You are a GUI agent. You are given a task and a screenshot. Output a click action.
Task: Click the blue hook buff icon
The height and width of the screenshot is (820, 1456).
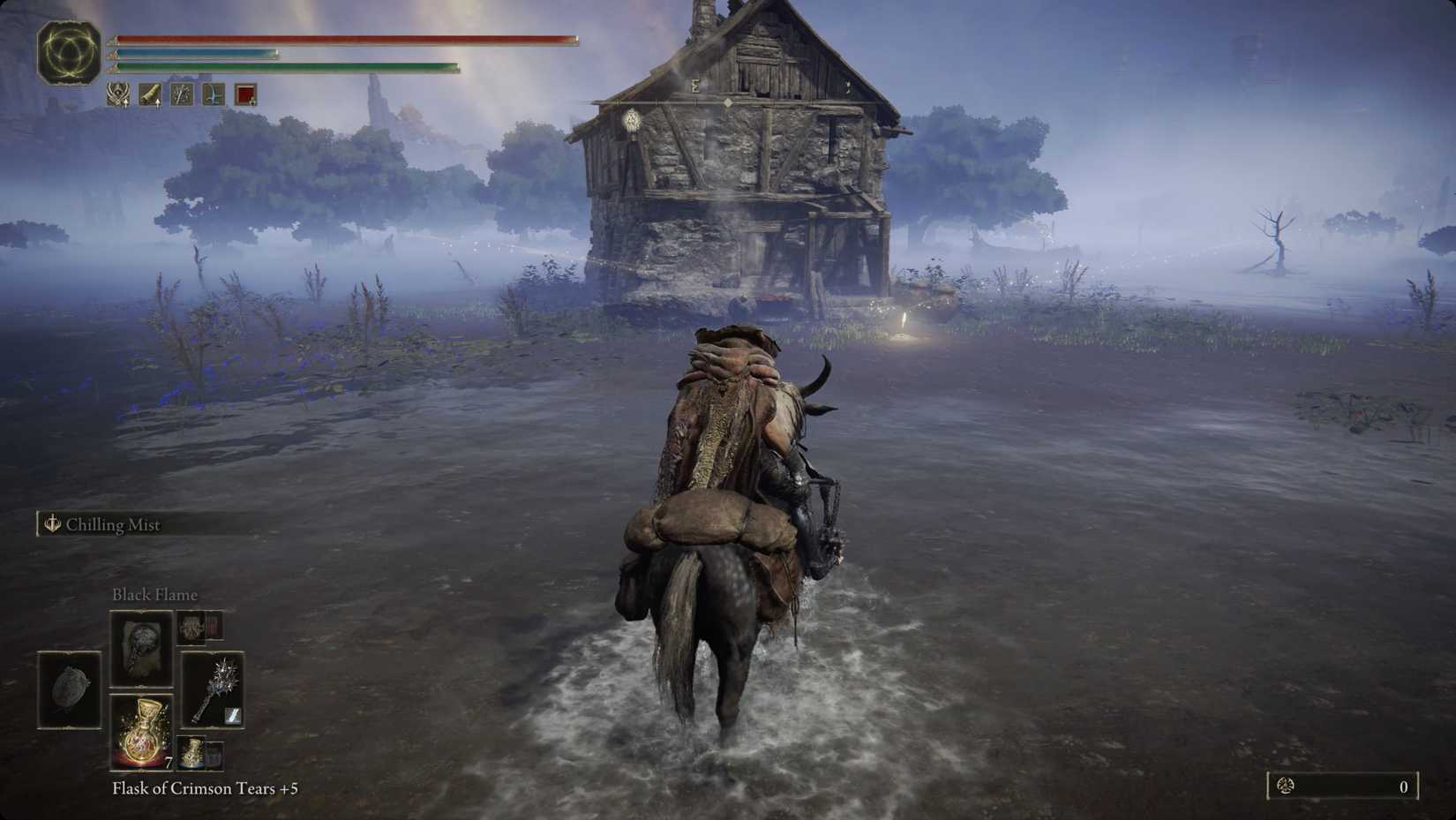[213, 94]
